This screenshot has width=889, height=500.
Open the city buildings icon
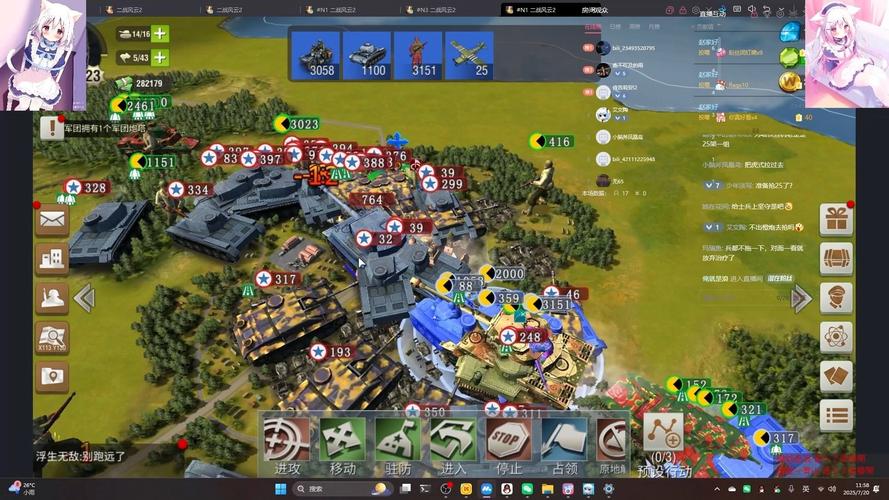click(52, 259)
